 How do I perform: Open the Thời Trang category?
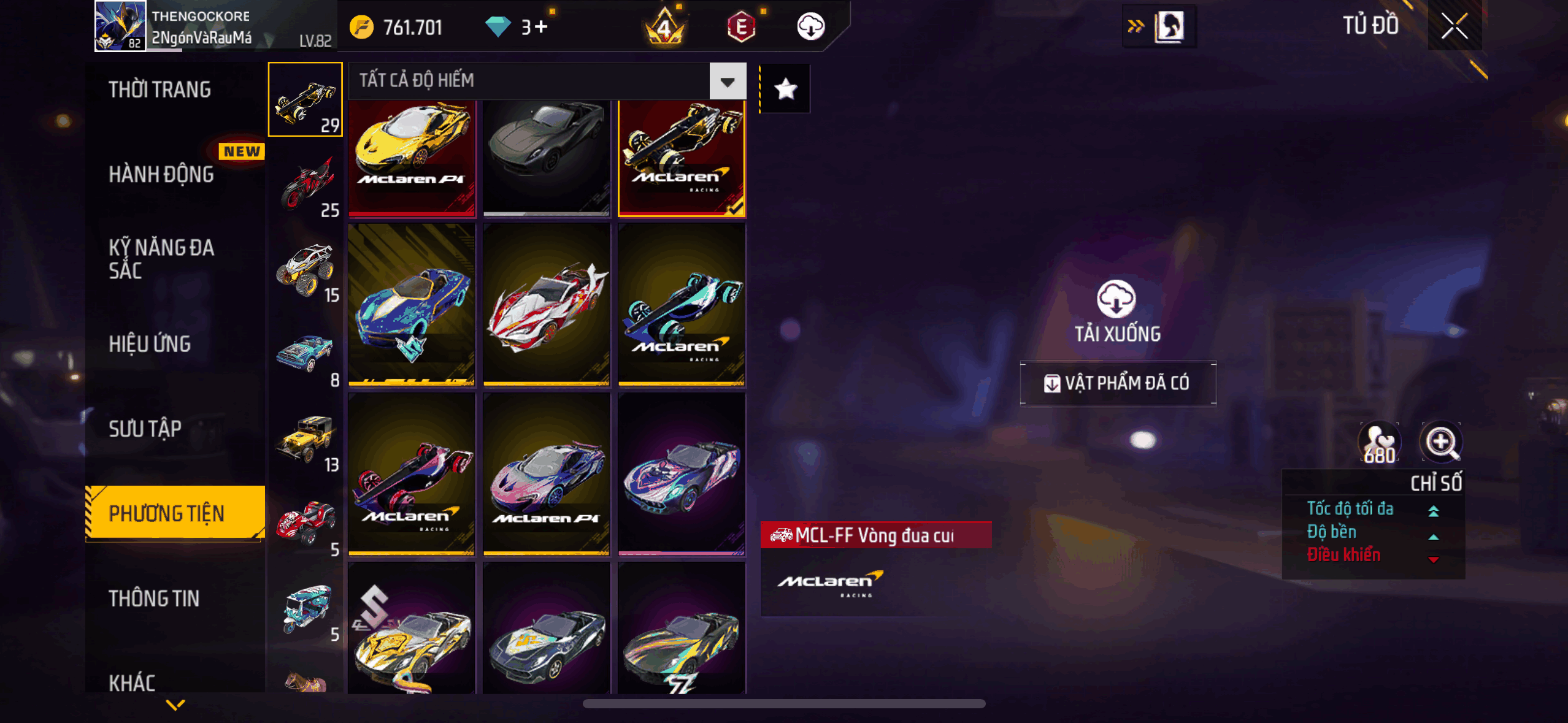(x=159, y=90)
